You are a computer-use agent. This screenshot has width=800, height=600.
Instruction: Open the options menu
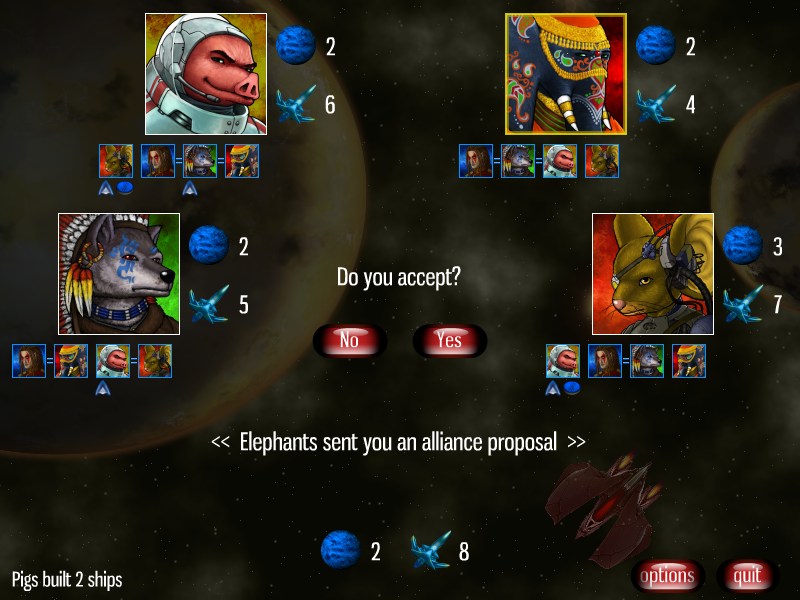667,575
